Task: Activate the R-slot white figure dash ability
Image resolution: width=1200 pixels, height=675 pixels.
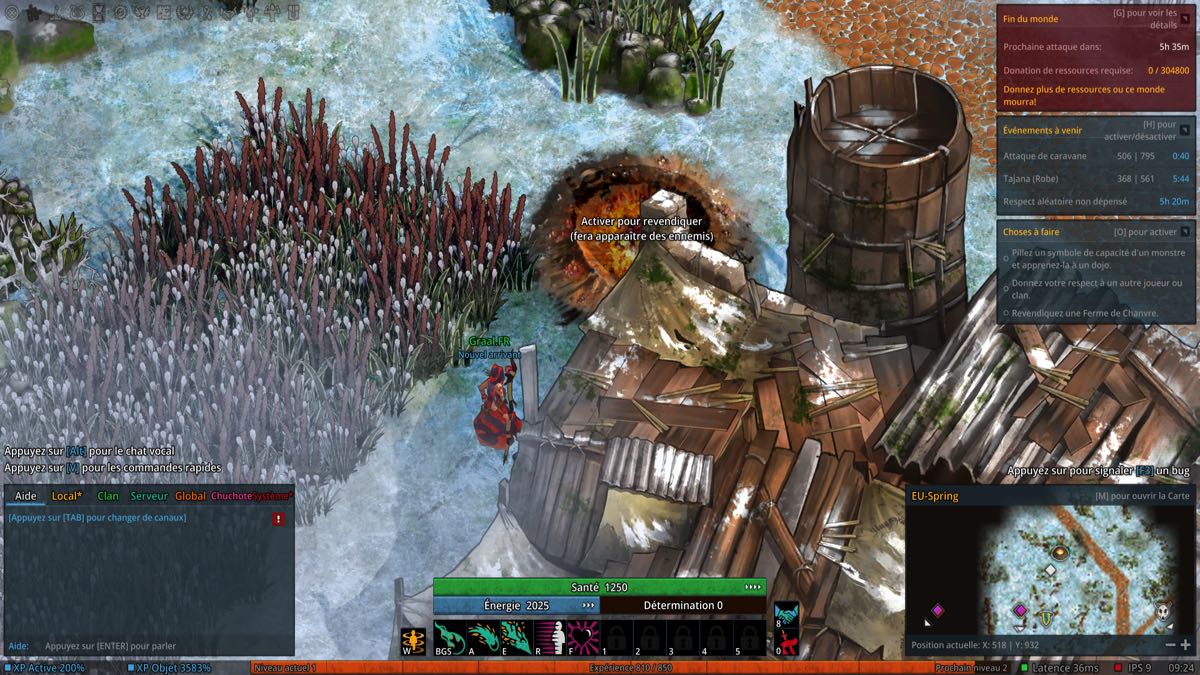Action: pyautogui.click(x=550, y=636)
